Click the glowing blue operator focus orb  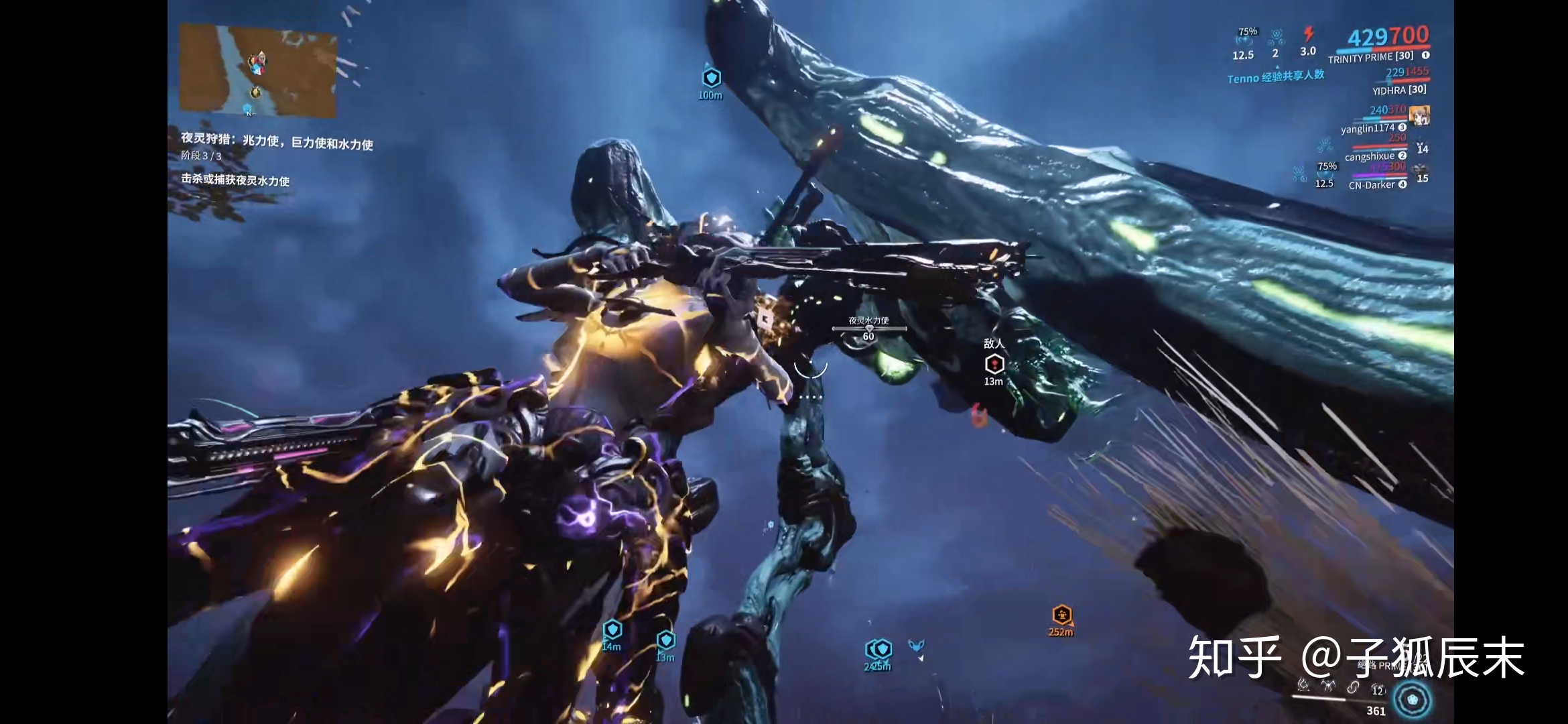(1413, 699)
